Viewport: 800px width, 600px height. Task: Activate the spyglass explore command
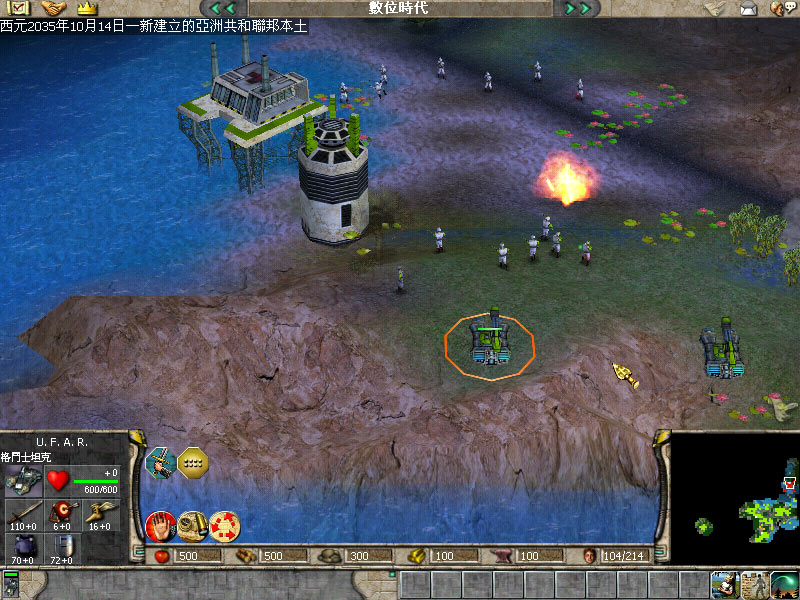click(192, 524)
